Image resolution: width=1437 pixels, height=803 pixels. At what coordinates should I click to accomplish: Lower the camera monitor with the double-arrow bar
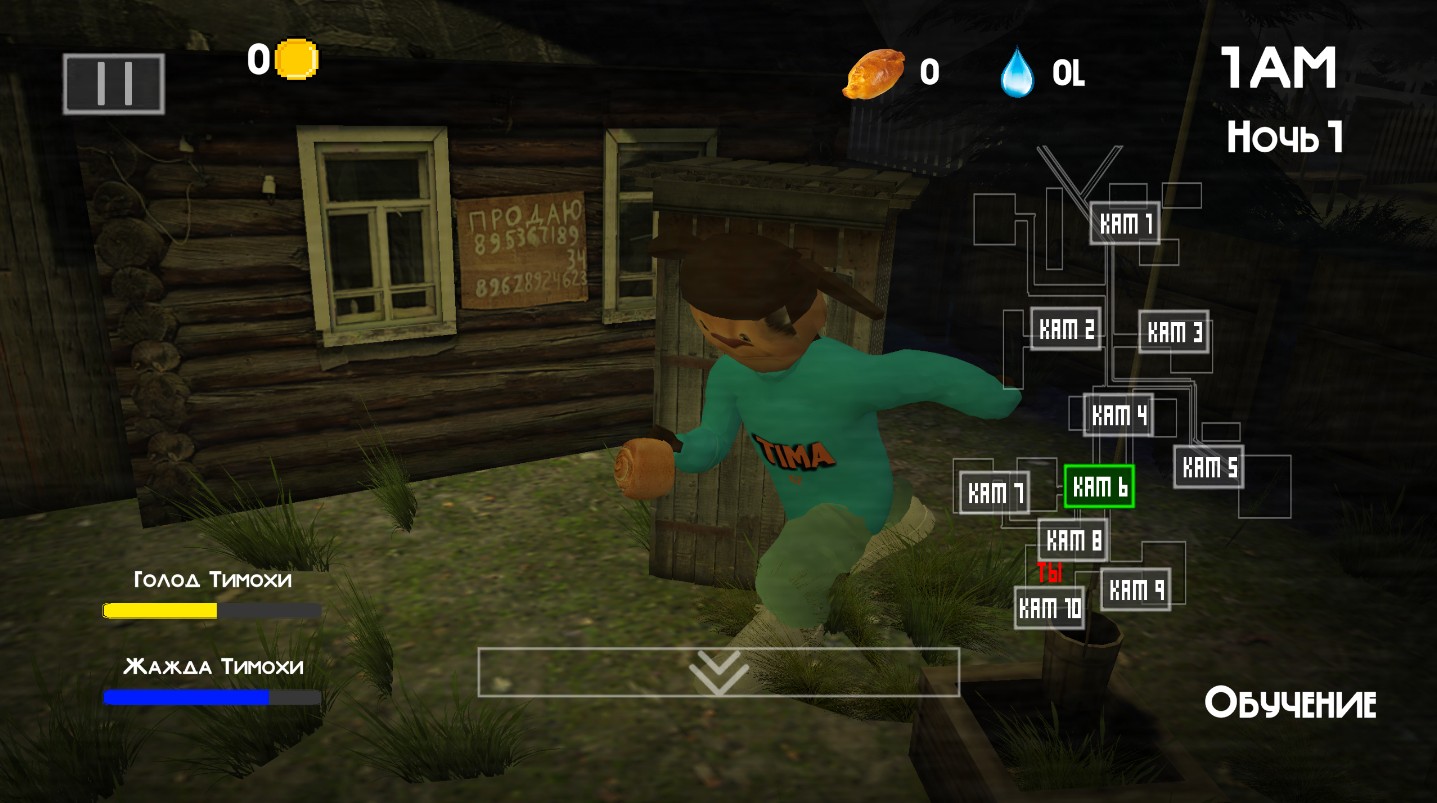click(x=718, y=672)
